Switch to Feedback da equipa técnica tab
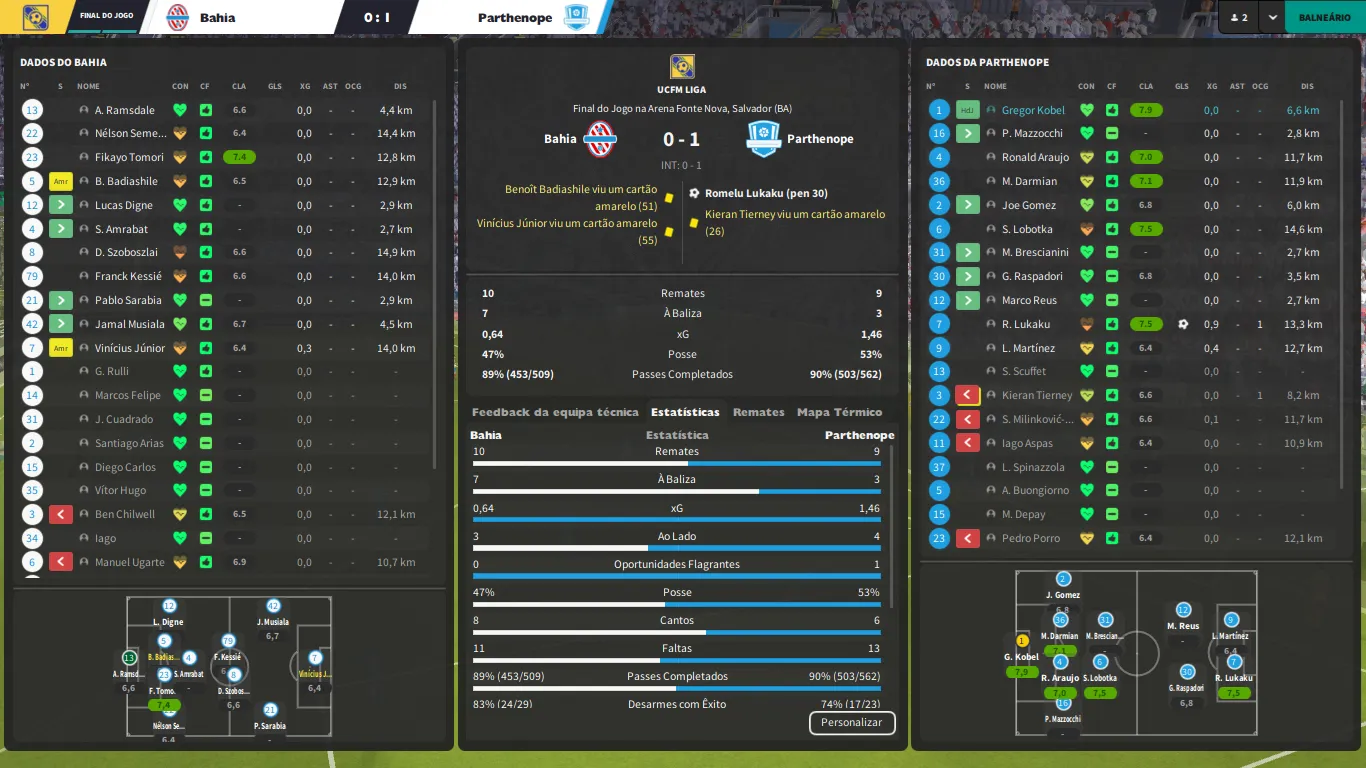1366x768 pixels. click(554, 412)
